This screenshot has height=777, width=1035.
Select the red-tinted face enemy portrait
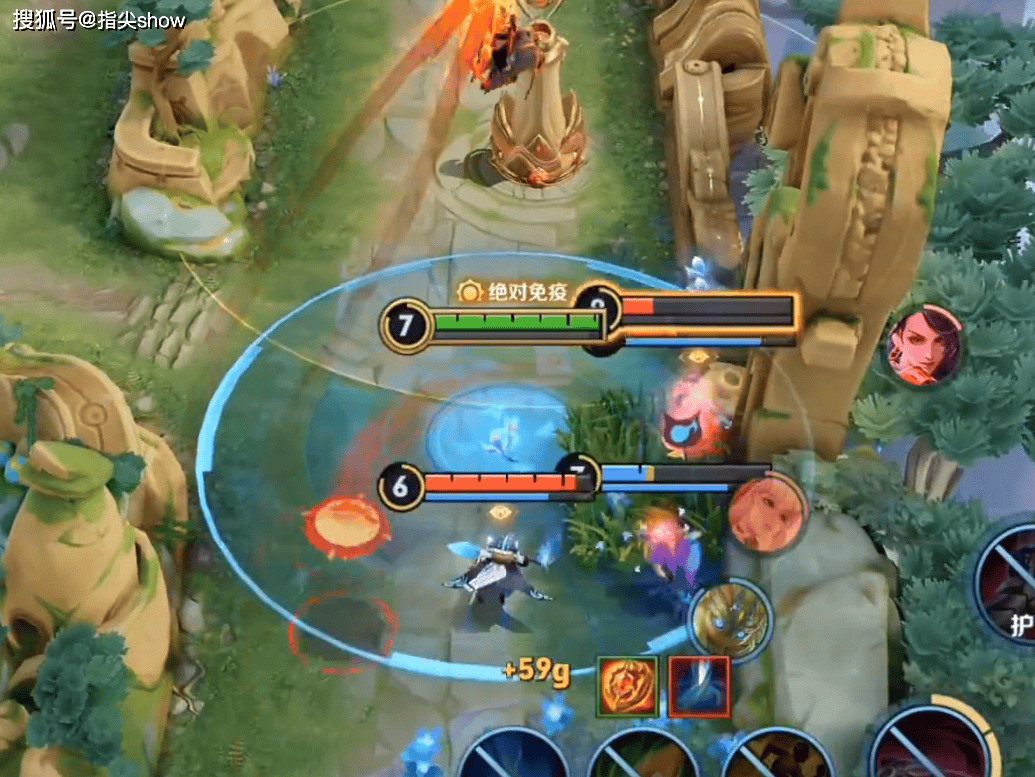coord(766,513)
